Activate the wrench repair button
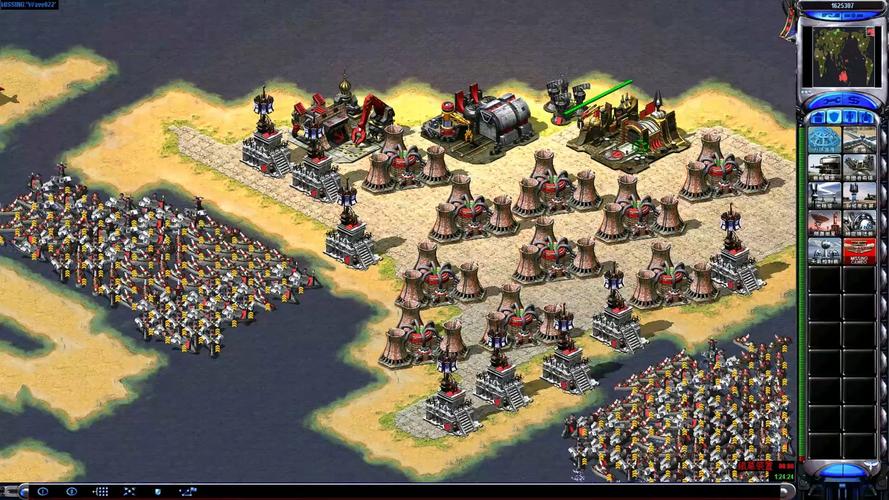Viewport: 889px width, 500px height. pos(828,101)
